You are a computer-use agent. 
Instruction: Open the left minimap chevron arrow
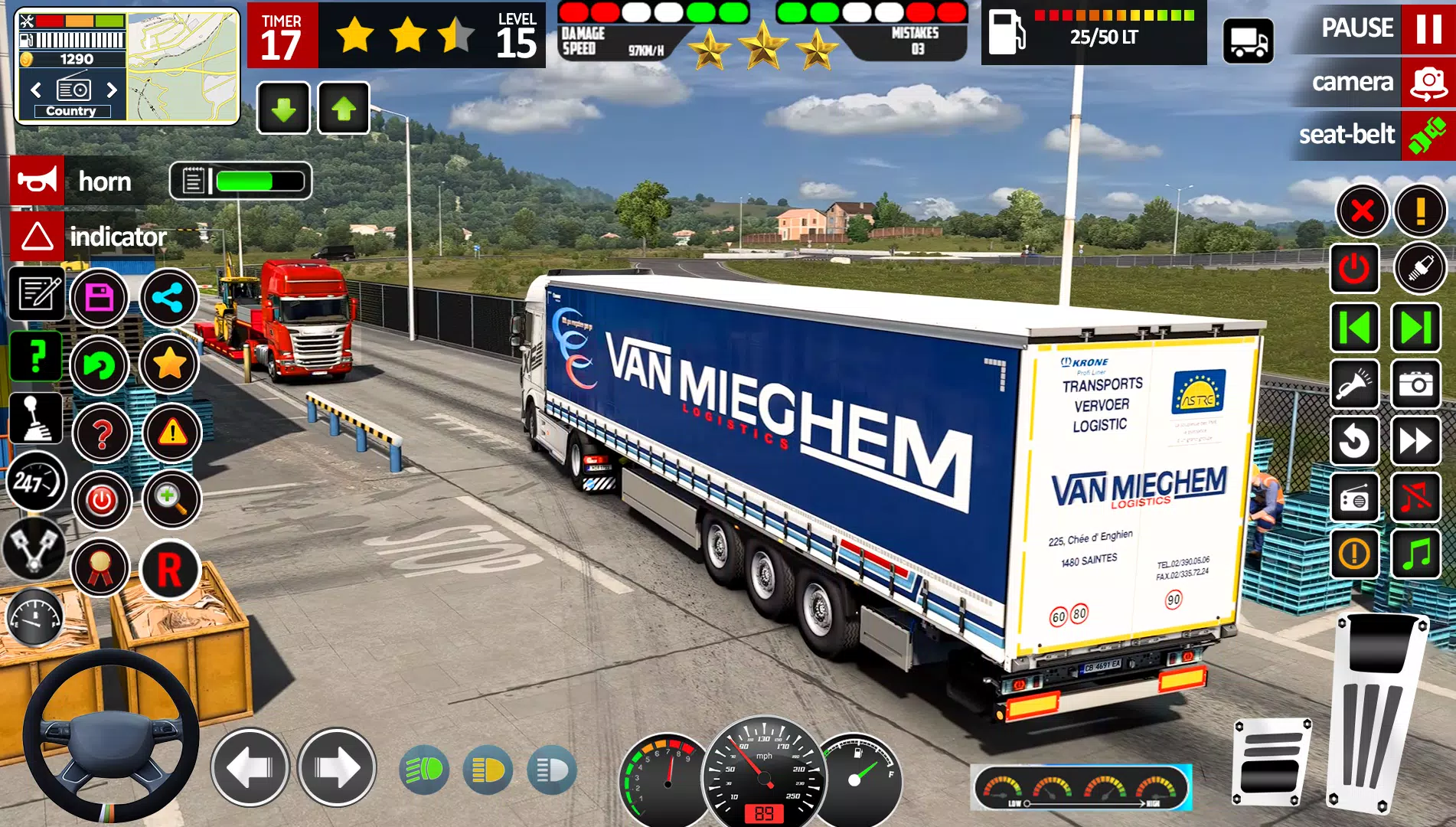[x=34, y=90]
